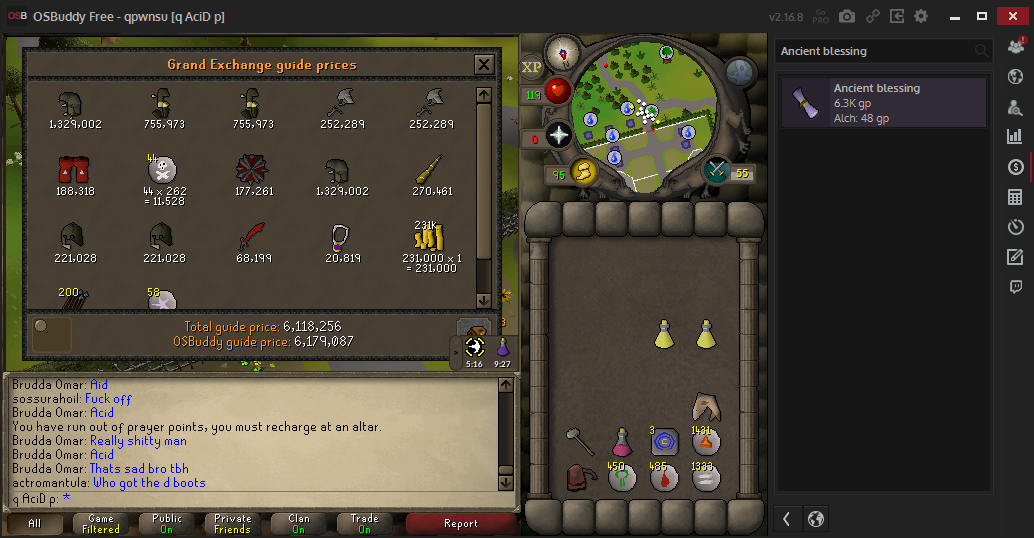Toggle run with the boot energy orb

[x=582, y=172]
